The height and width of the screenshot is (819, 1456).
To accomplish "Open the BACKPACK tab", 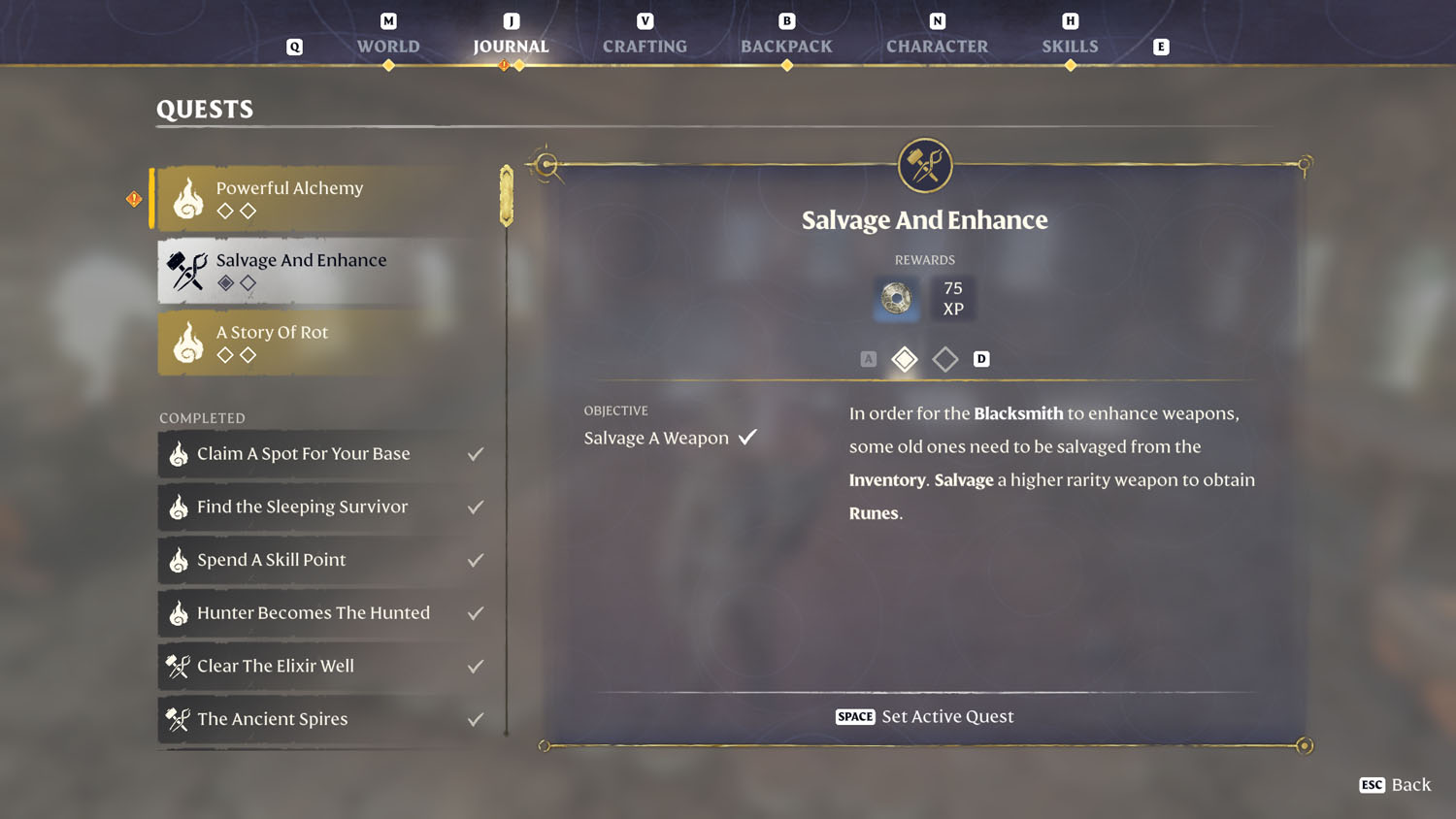I will 786,46.
